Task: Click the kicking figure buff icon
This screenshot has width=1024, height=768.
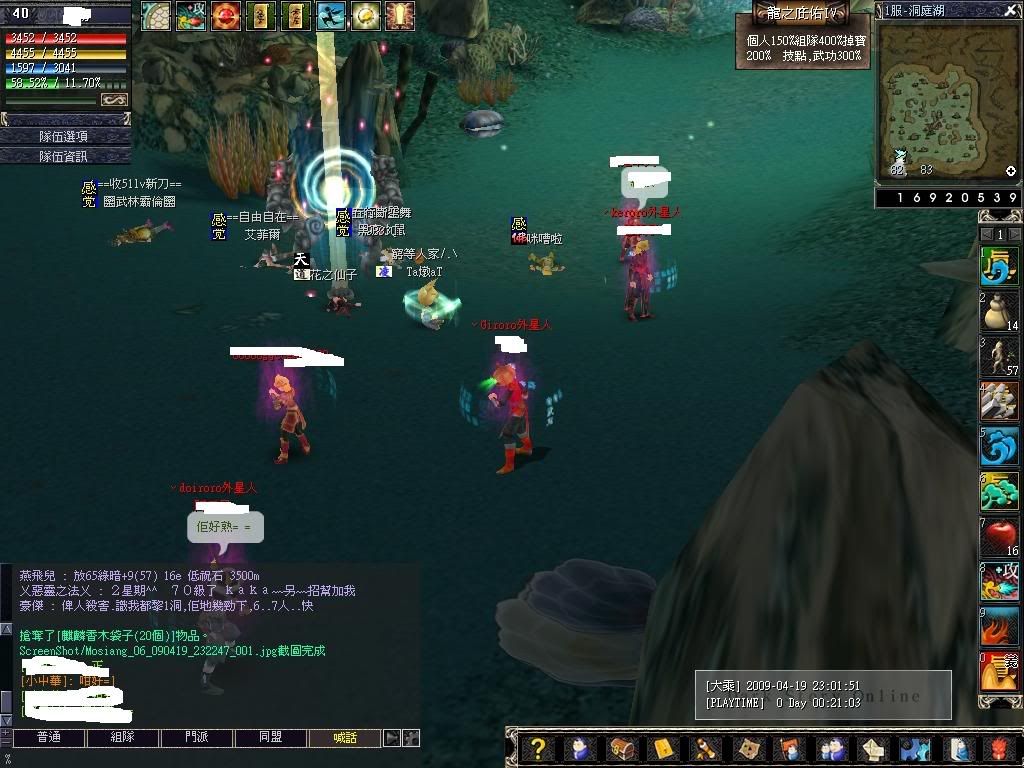Action: (x=331, y=16)
